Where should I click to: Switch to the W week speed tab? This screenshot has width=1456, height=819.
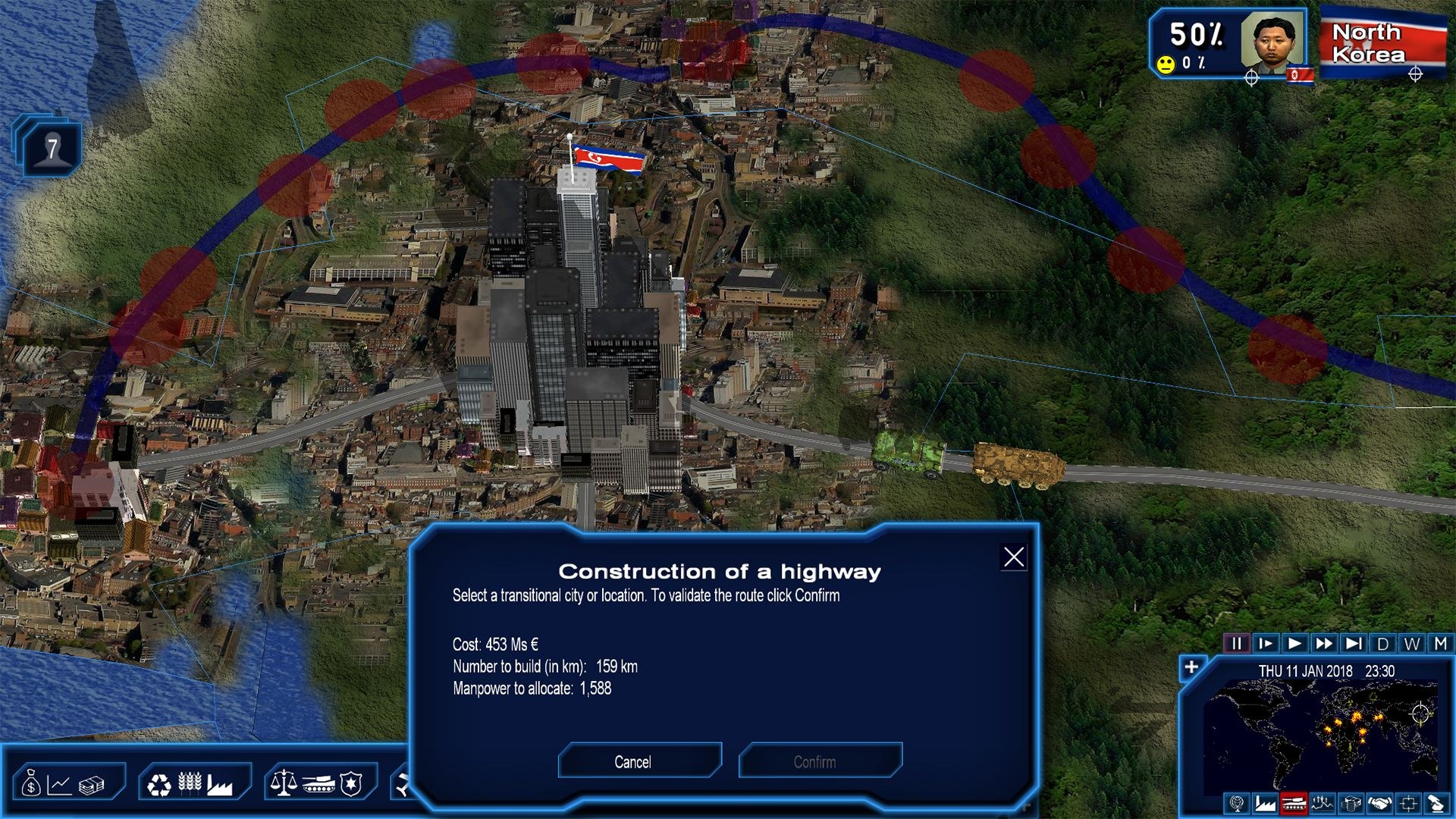point(1412,644)
